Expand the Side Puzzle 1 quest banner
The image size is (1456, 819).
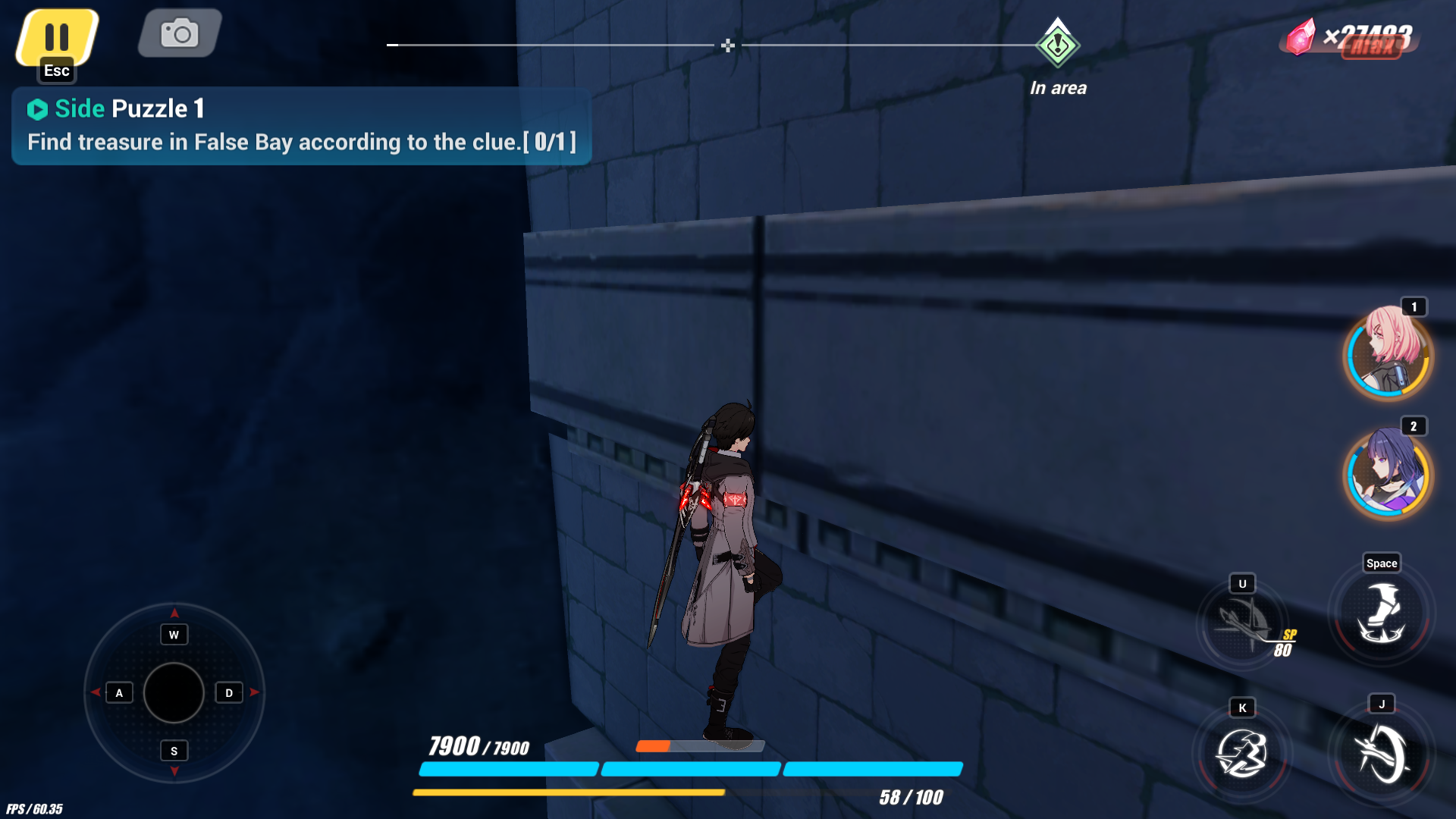pos(300,125)
